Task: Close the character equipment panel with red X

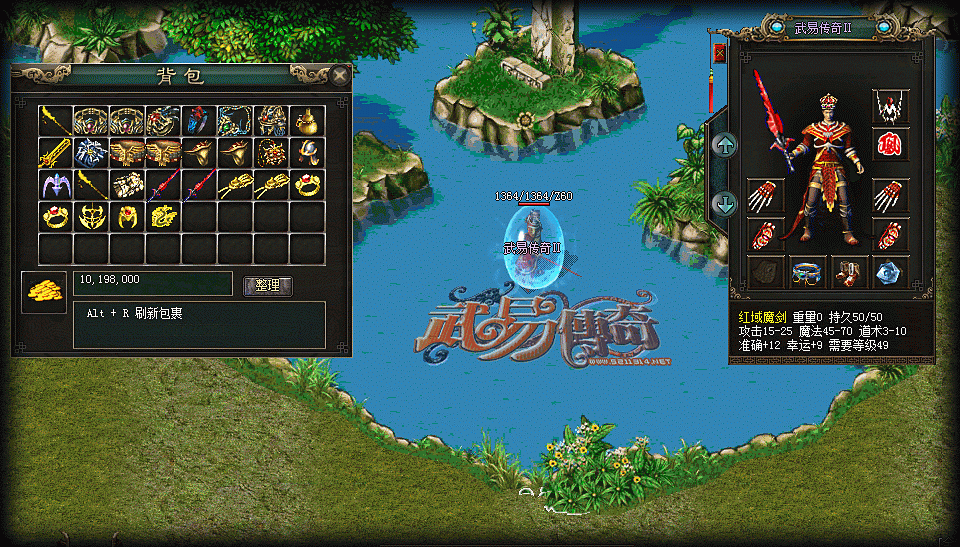Action: 719,53
